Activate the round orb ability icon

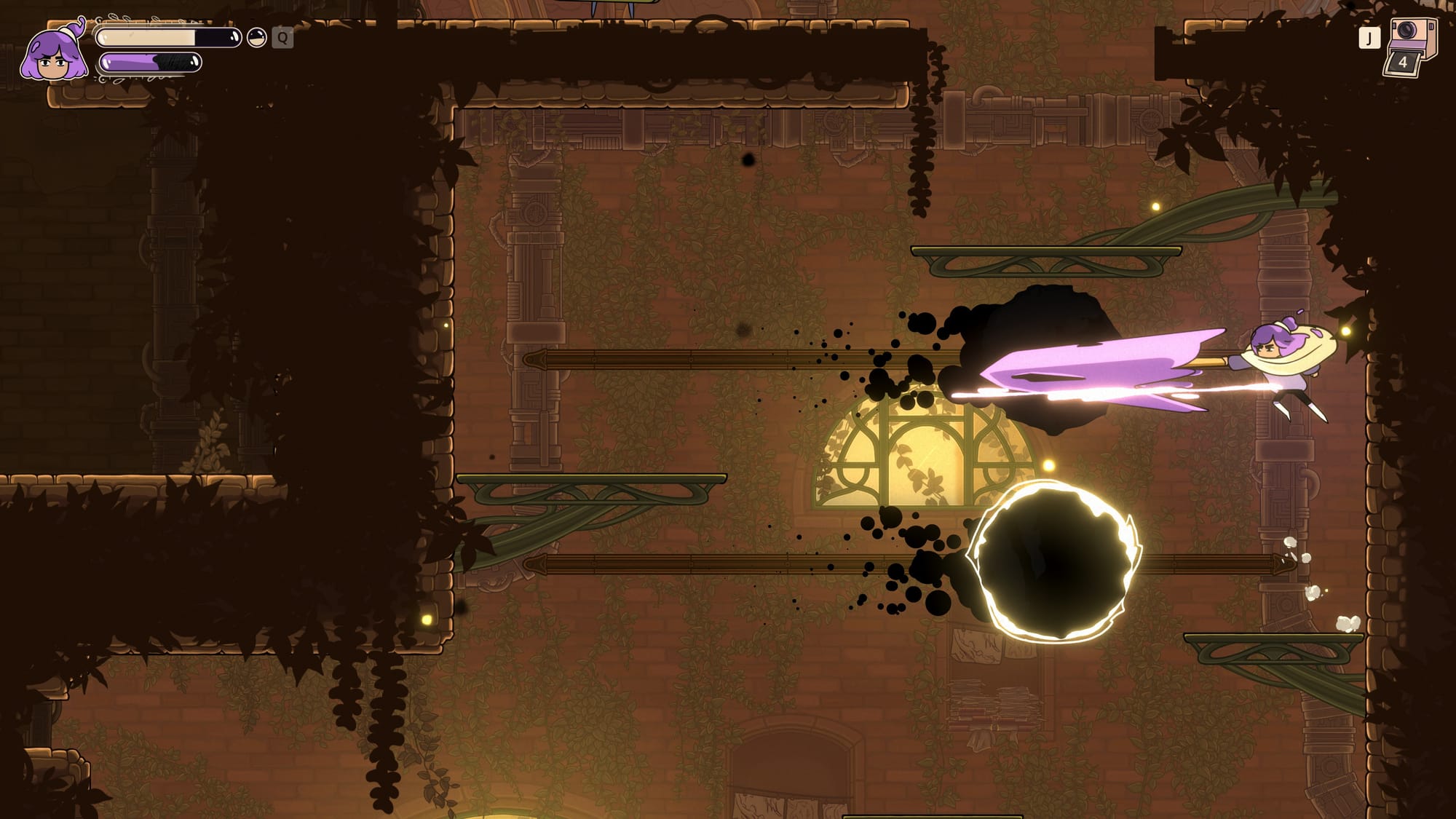click(256, 38)
